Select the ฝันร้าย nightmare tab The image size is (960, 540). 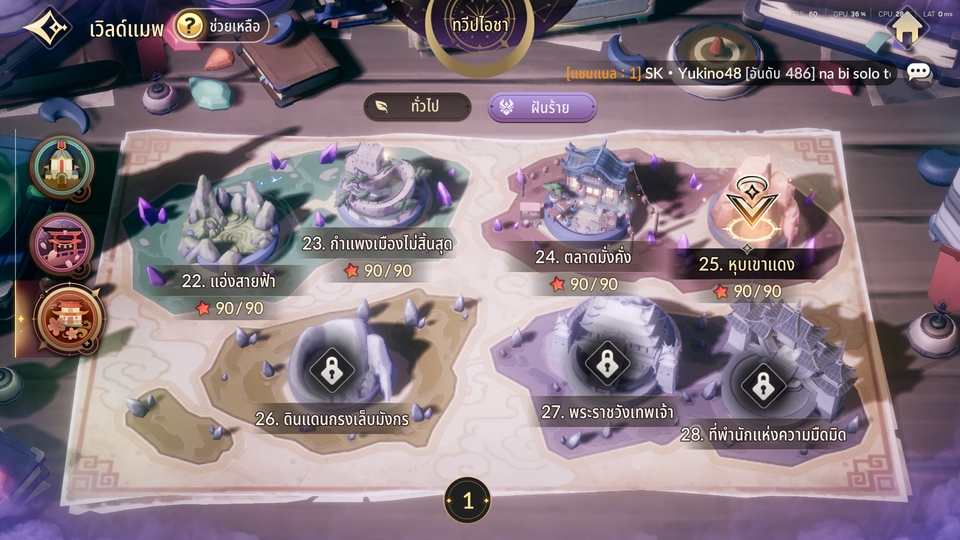pos(542,107)
